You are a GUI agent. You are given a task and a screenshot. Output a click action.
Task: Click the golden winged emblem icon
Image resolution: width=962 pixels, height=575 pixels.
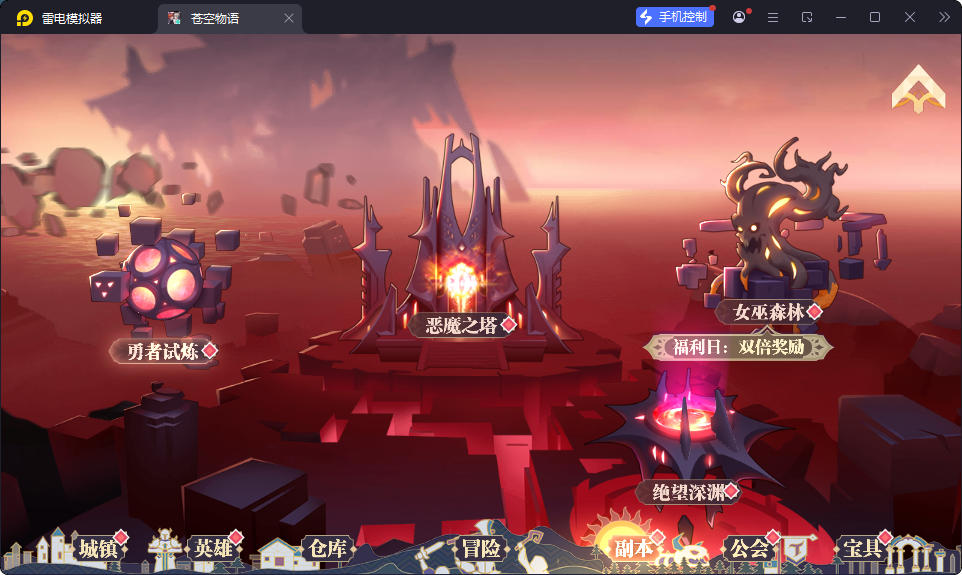[x=918, y=90]
